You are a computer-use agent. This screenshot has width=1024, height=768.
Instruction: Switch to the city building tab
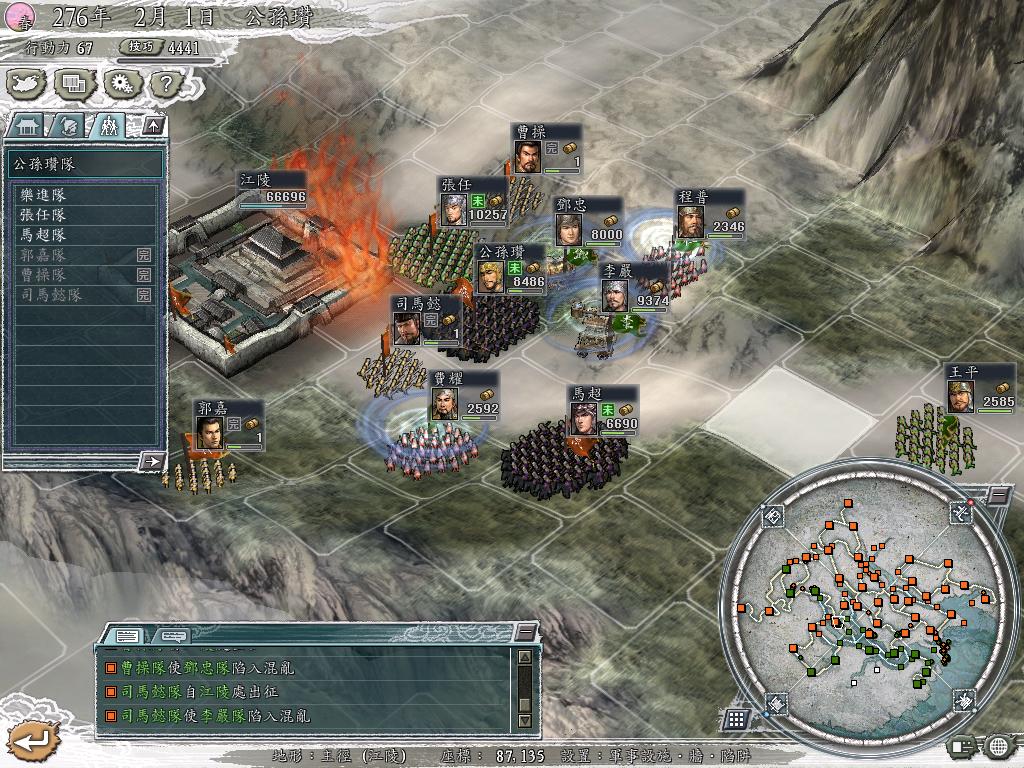(x=26, y=126)
